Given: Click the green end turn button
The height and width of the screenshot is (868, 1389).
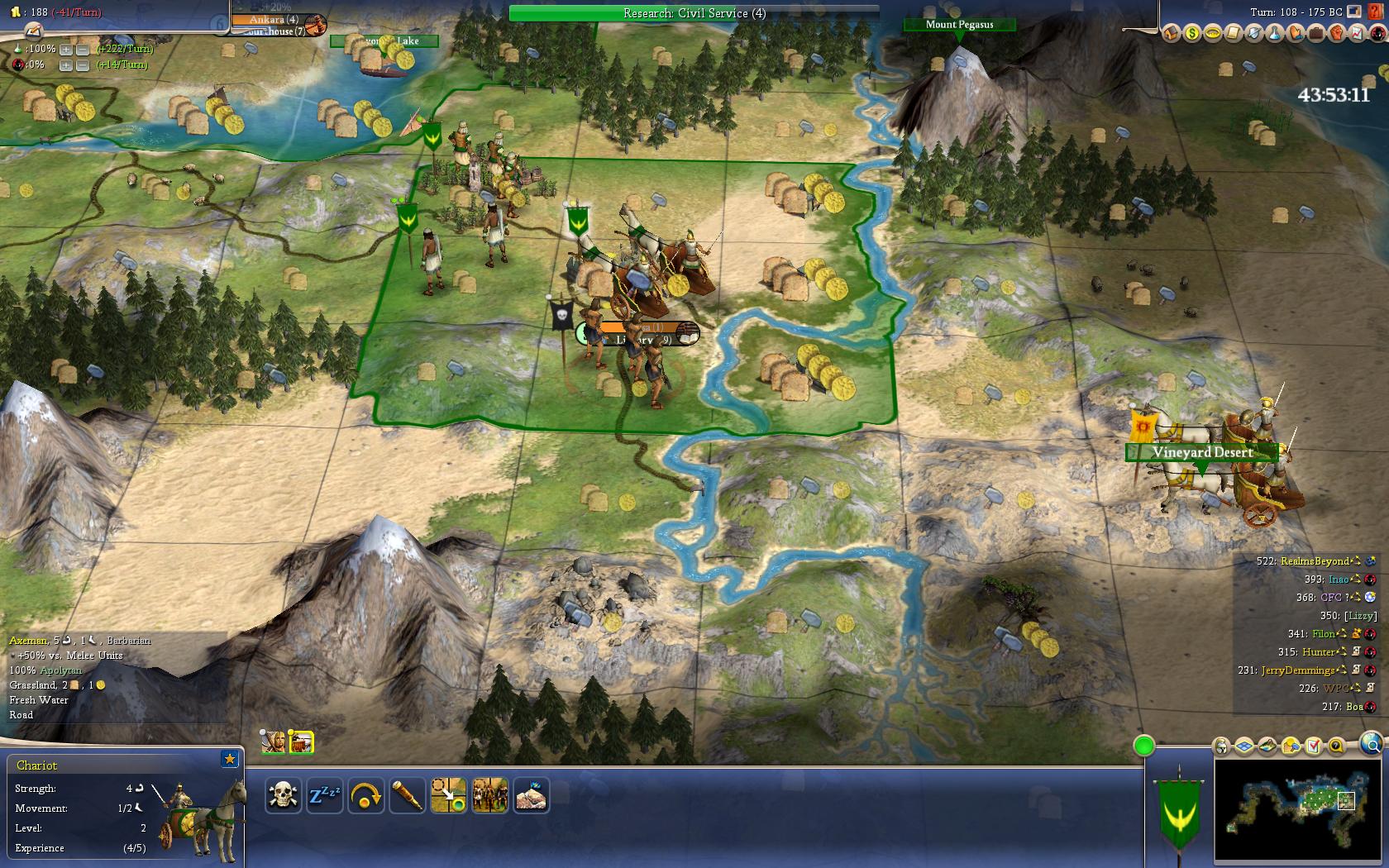Looking at the screenshot, I should coord(1143,746).
